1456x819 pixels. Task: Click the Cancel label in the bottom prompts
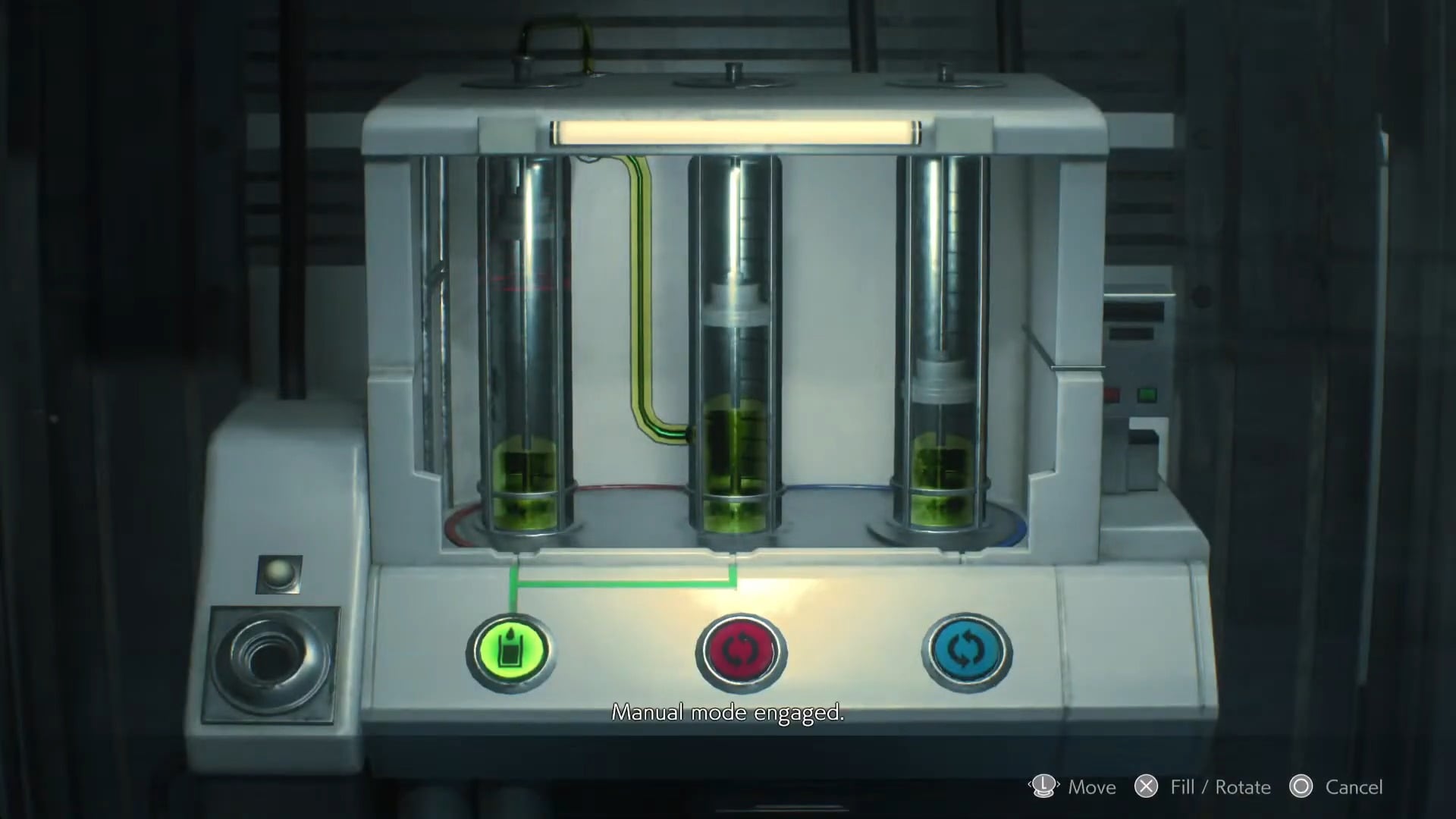click(1355, 787)
